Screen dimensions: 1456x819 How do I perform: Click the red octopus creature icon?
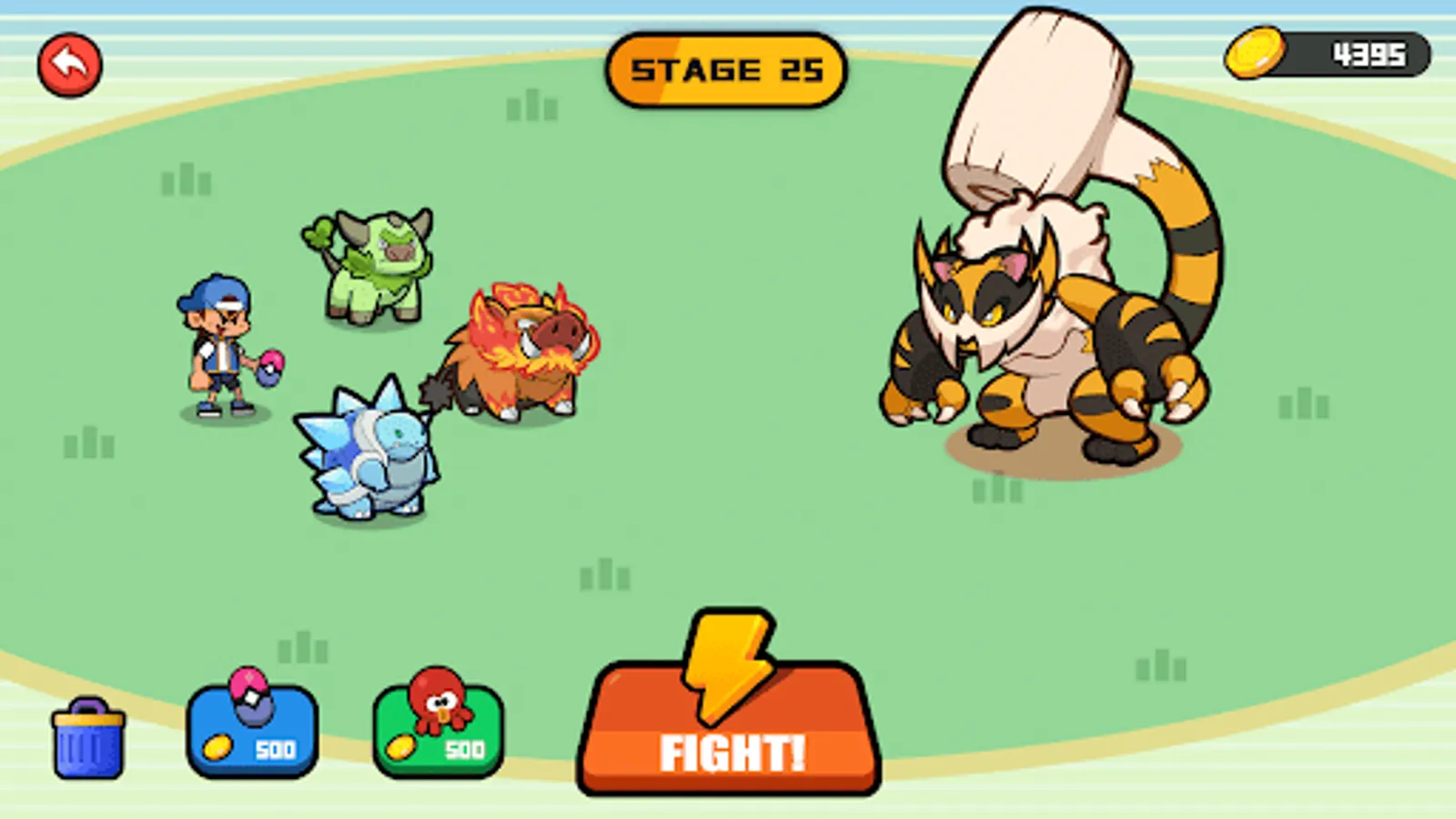click(x=439, y=701)
